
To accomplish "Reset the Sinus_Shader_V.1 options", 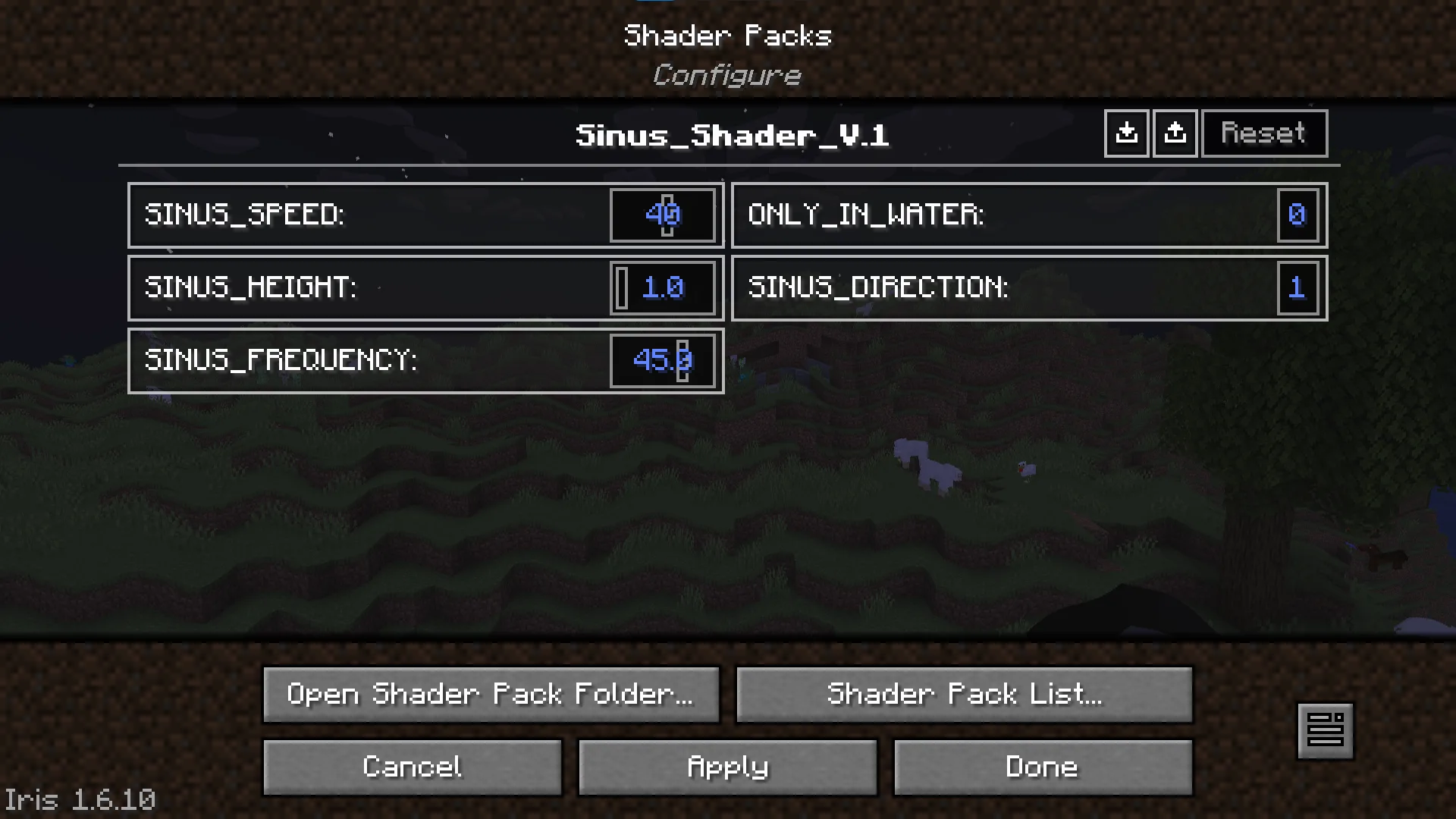I will pyautogui.click(x=1263, y=133).
